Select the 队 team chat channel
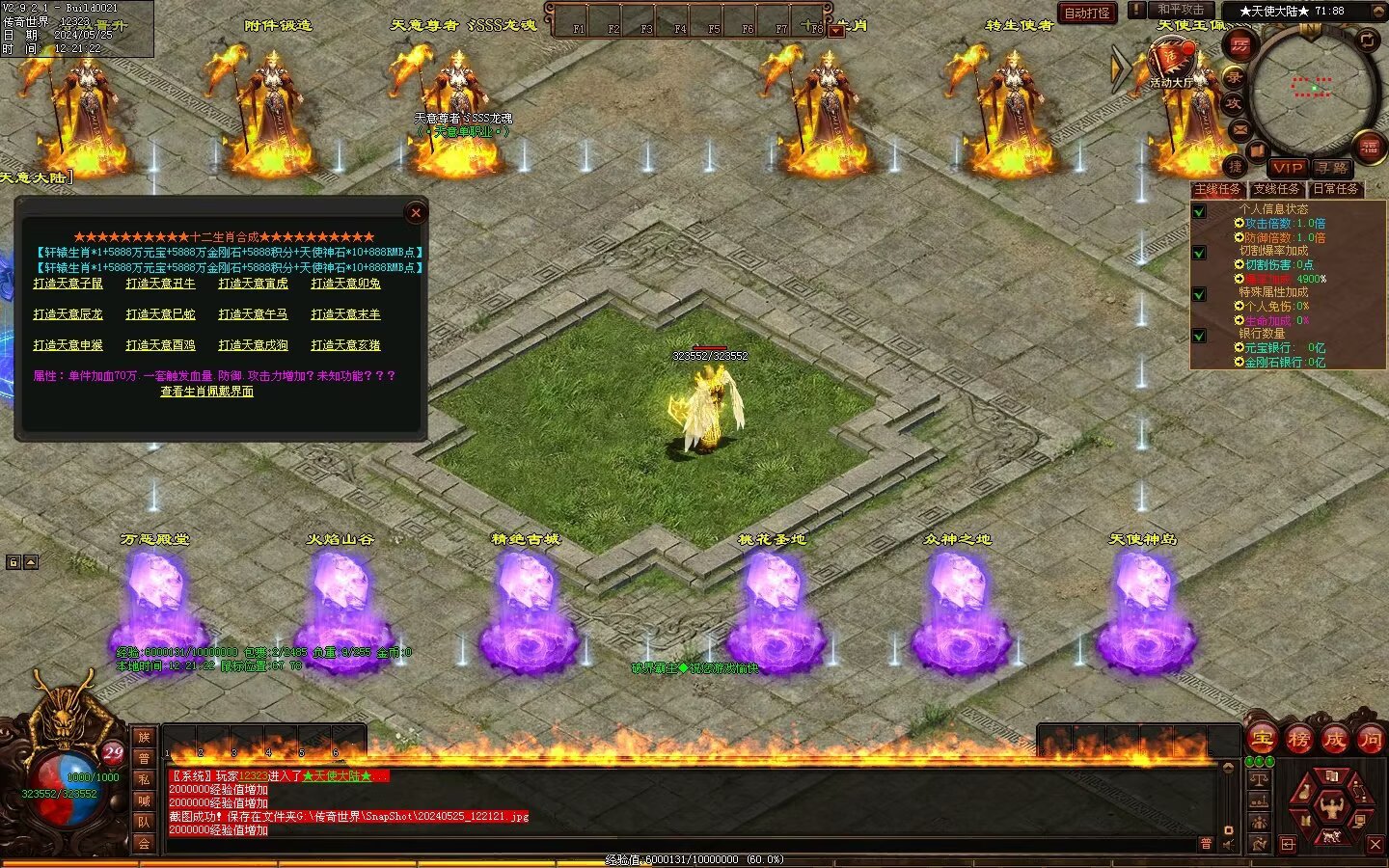Viewport: 1389px width, 868px height. pyautogui.click(x=144, y=822)
